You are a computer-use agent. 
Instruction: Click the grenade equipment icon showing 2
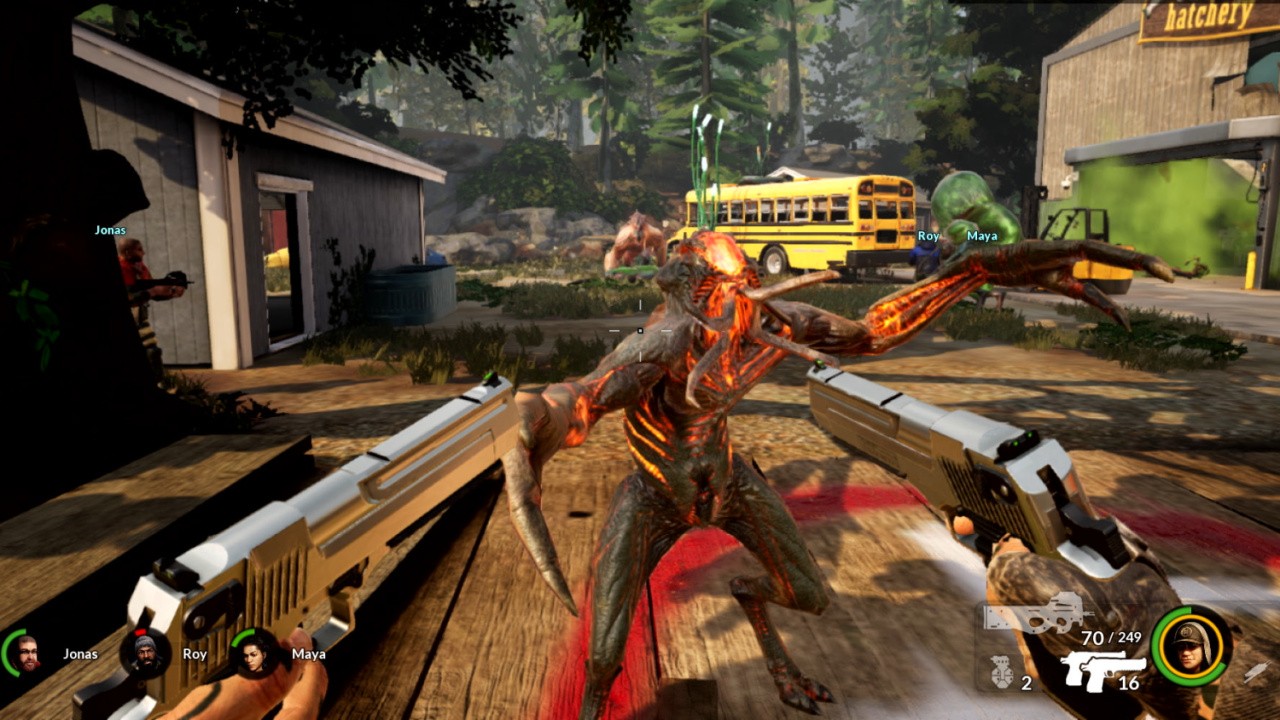pyautogui.click(x=1001, y=672)
